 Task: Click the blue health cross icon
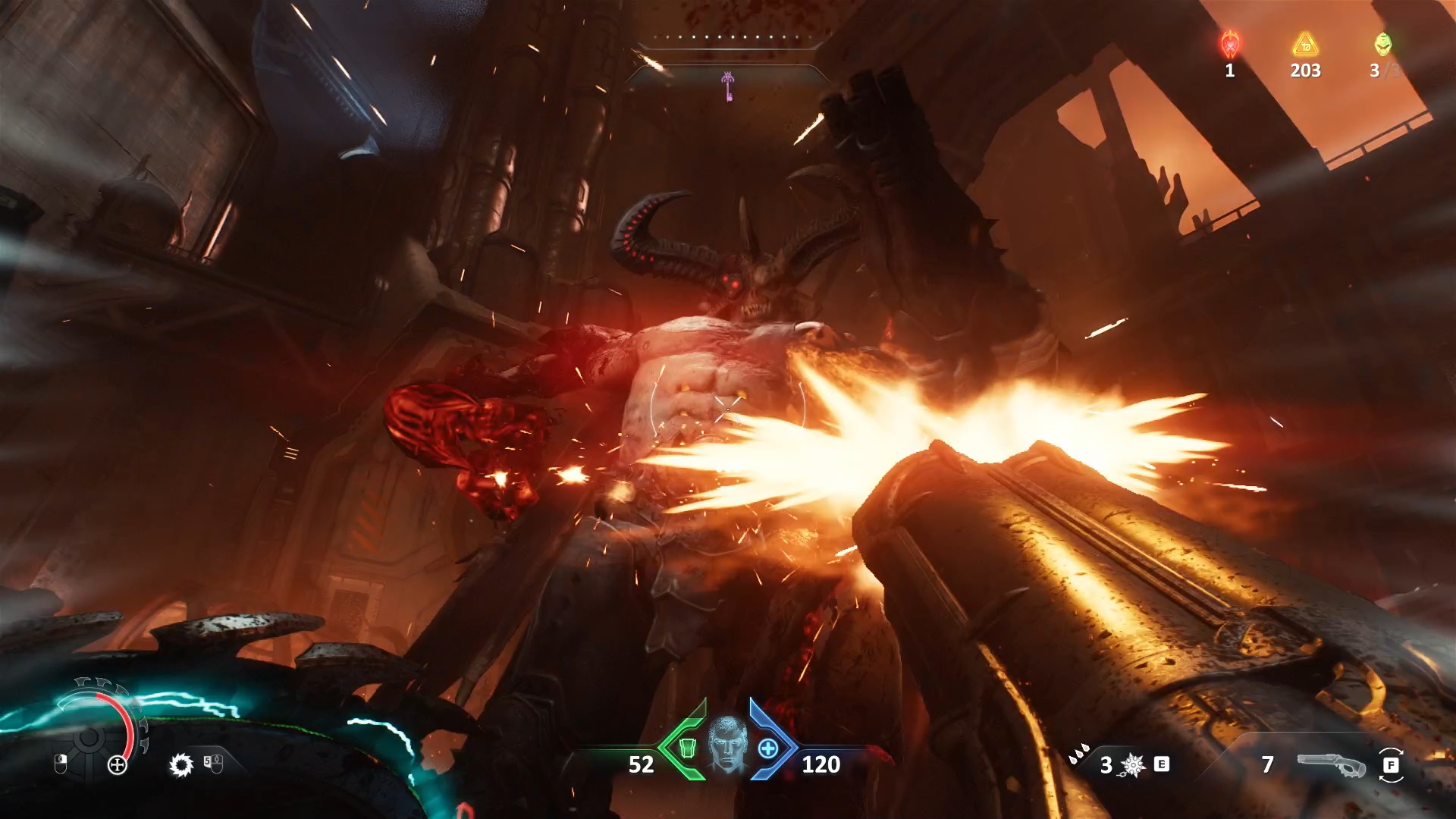(x=768, y=748)
